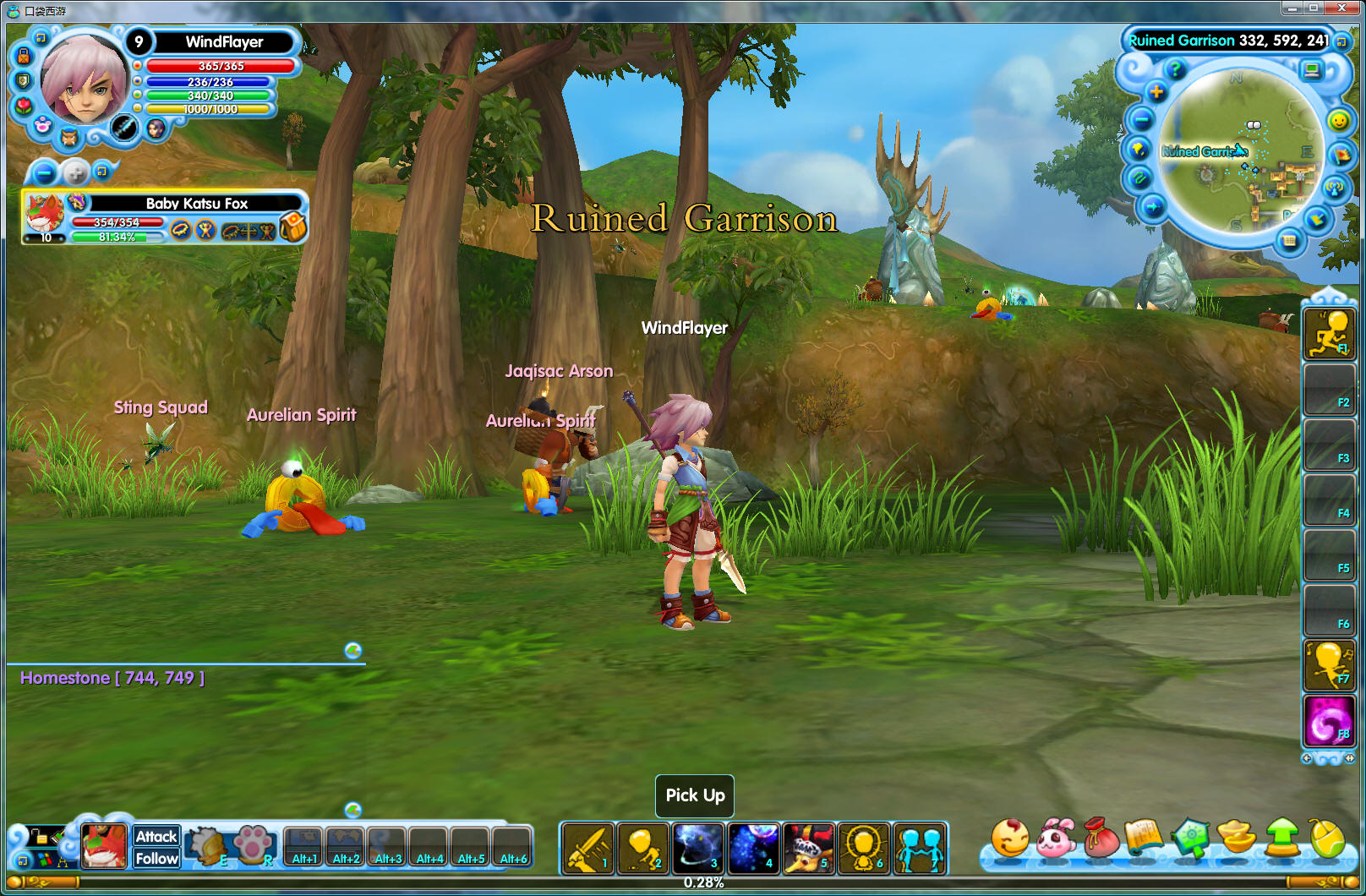Use the meditation skill in slot 6
The height and width of the screenshot is (896, 1366).
click(863, 848)
